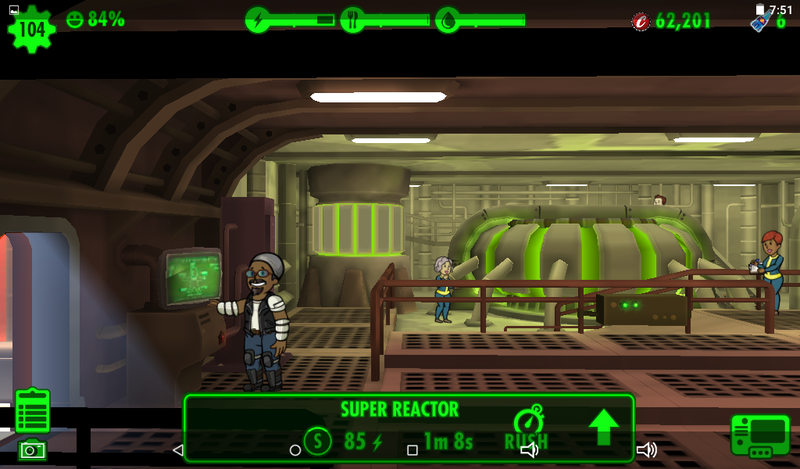
Task: Open Android recent apps
Action: tap(412, 450)
